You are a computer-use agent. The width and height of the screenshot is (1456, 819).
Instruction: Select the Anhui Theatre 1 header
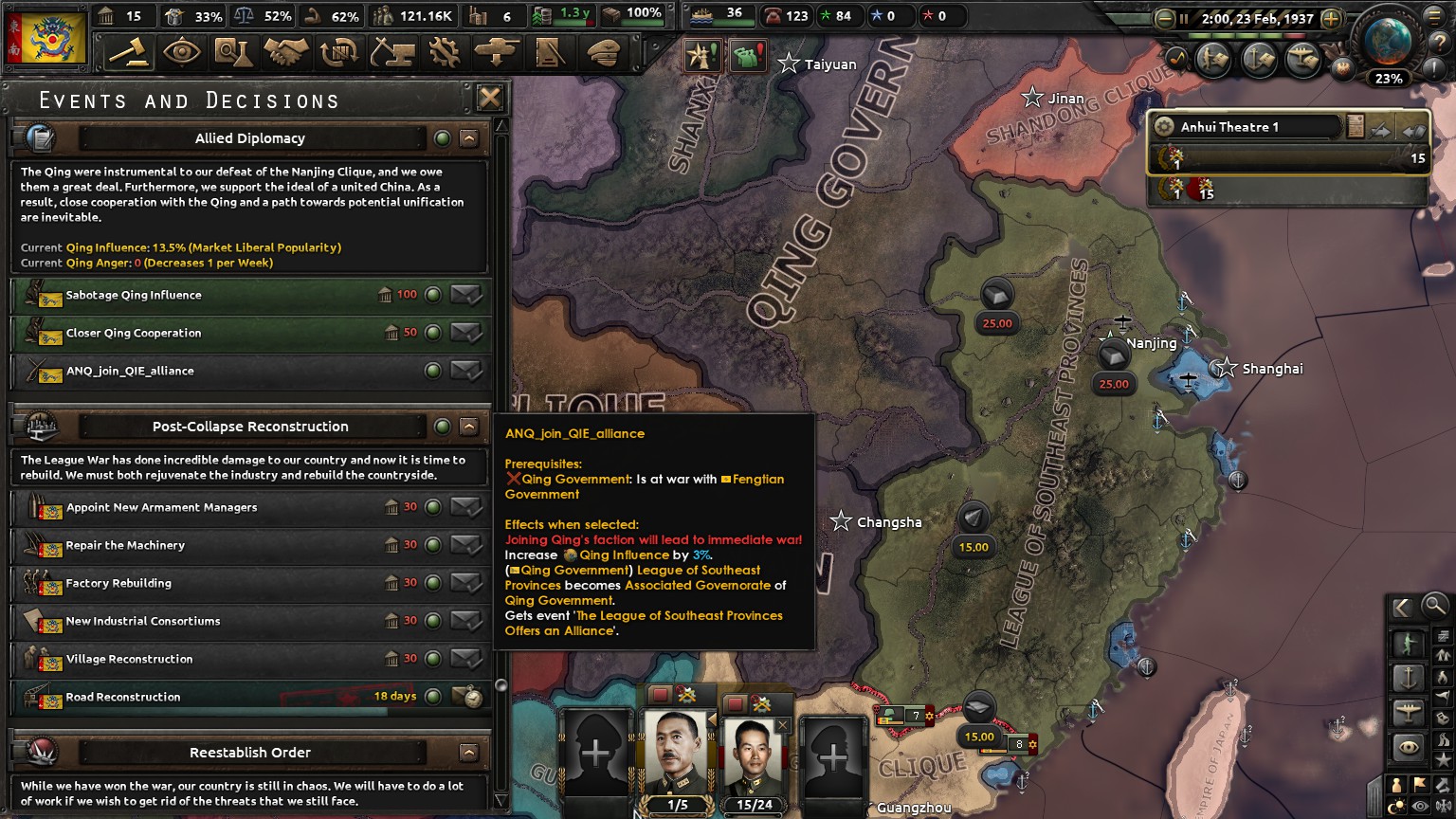(x=1242, y=126)
